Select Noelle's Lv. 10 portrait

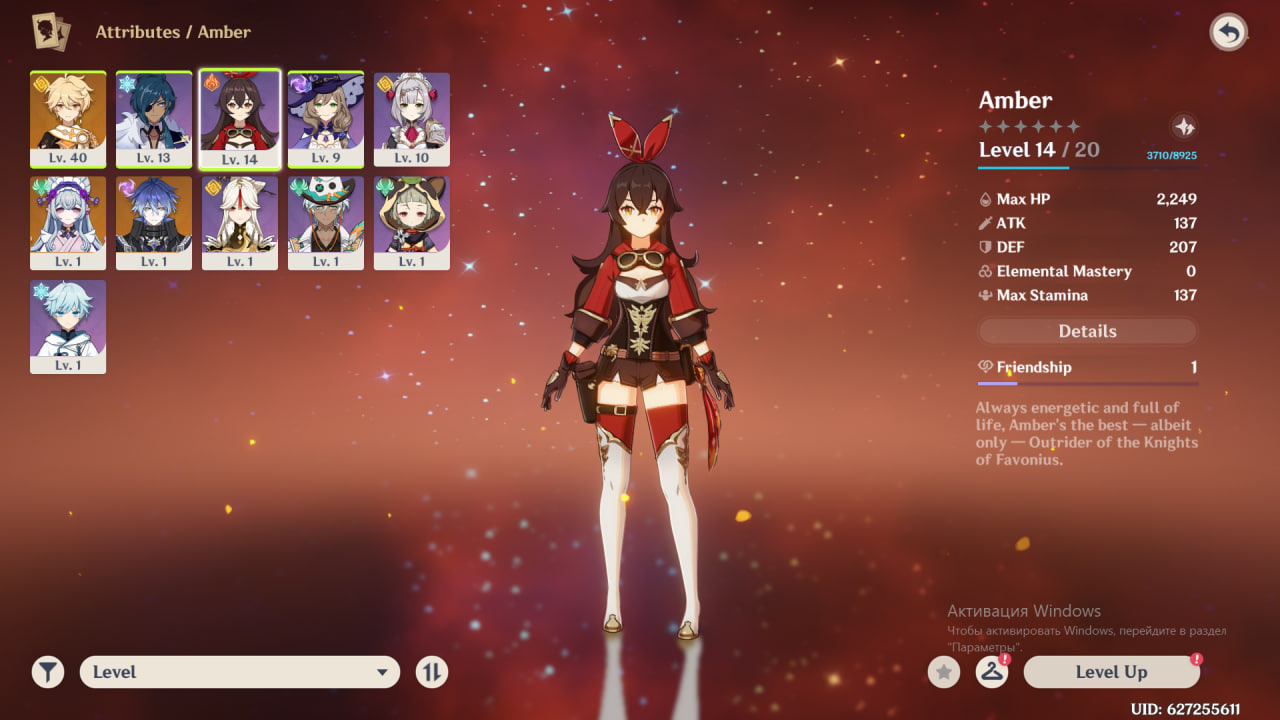[x=412, y=119]
